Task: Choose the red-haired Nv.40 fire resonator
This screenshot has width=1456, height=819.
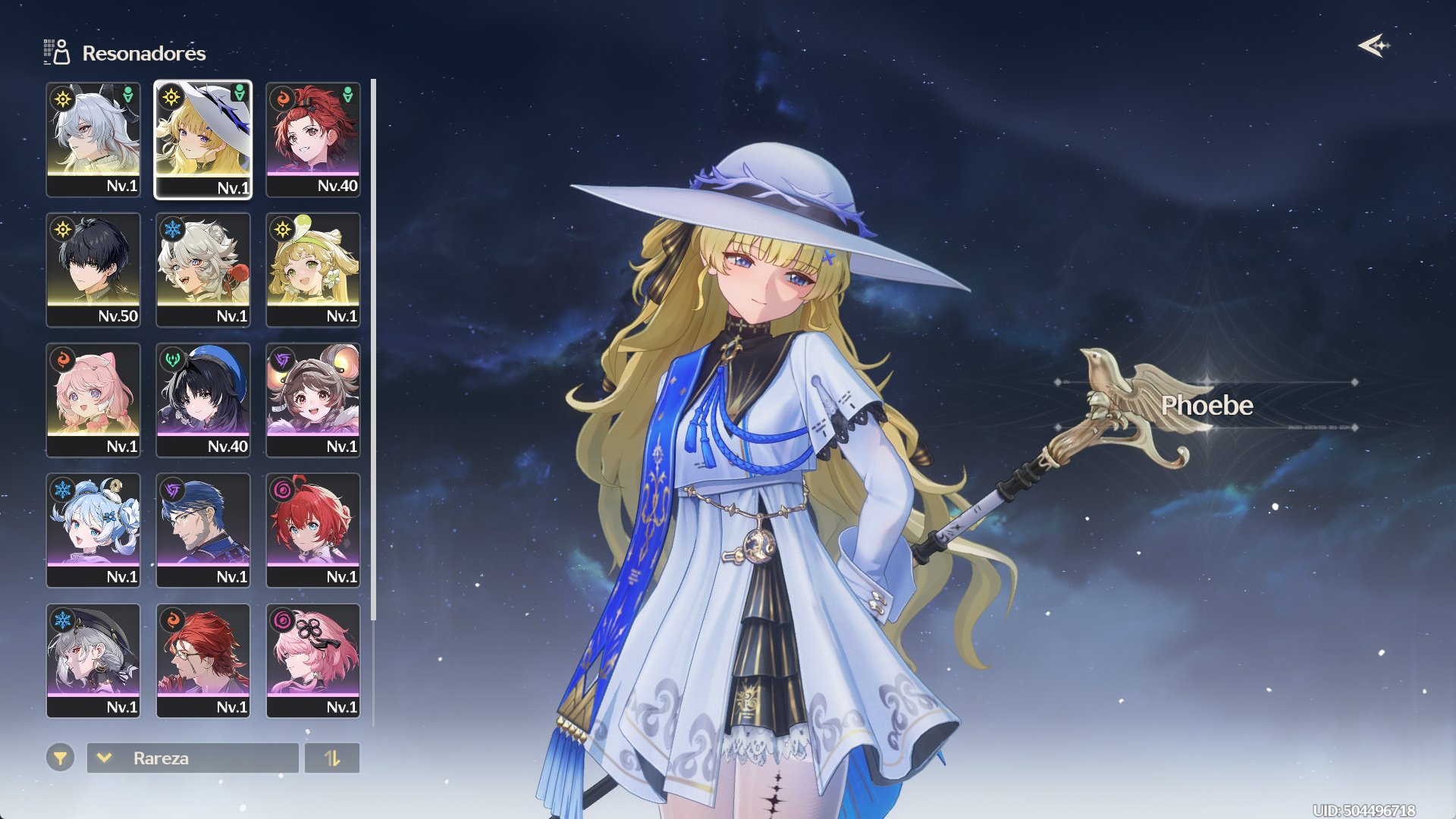Action: point(313,140)
